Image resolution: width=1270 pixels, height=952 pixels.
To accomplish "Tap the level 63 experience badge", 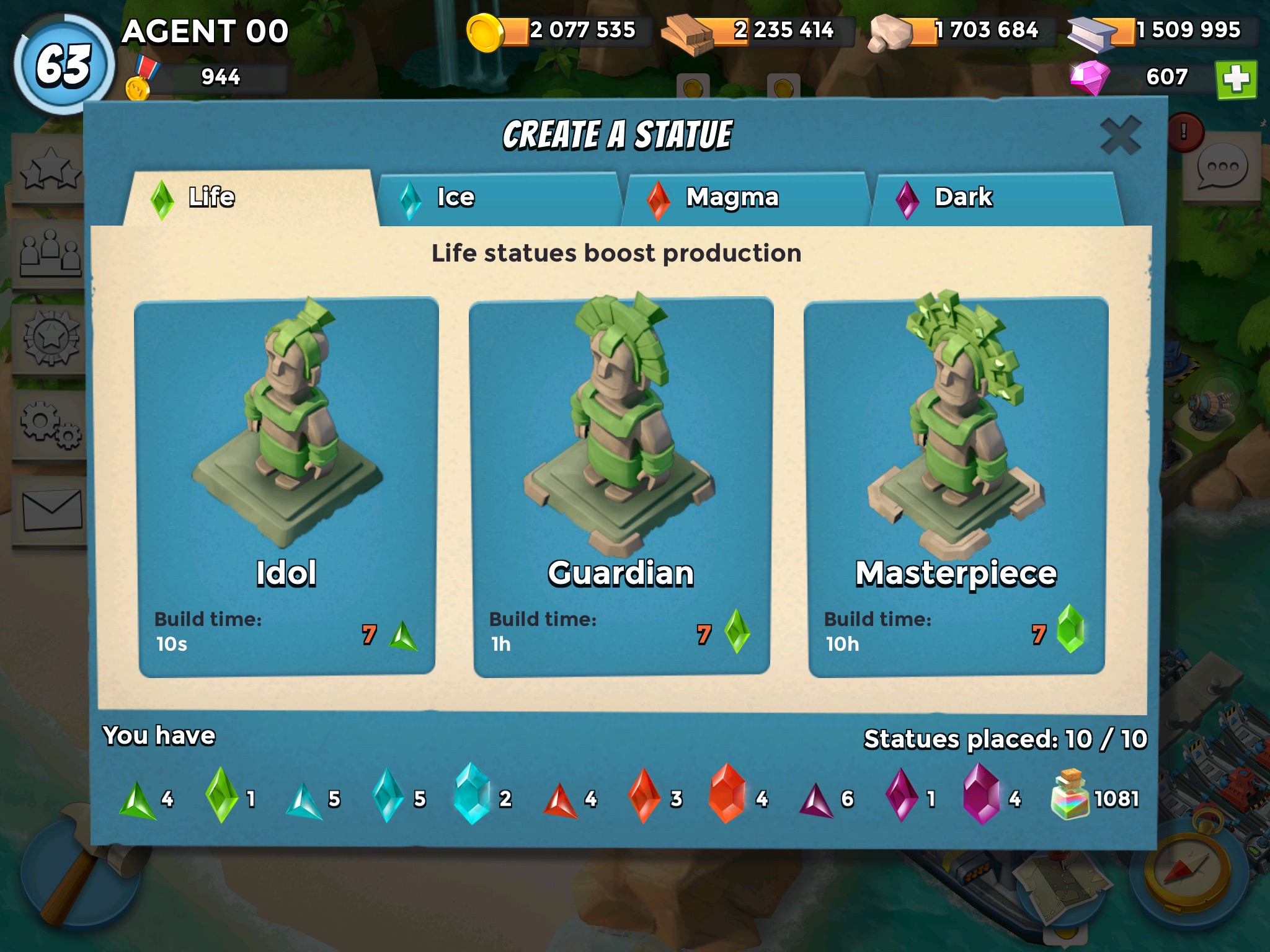I will [64, 65].
